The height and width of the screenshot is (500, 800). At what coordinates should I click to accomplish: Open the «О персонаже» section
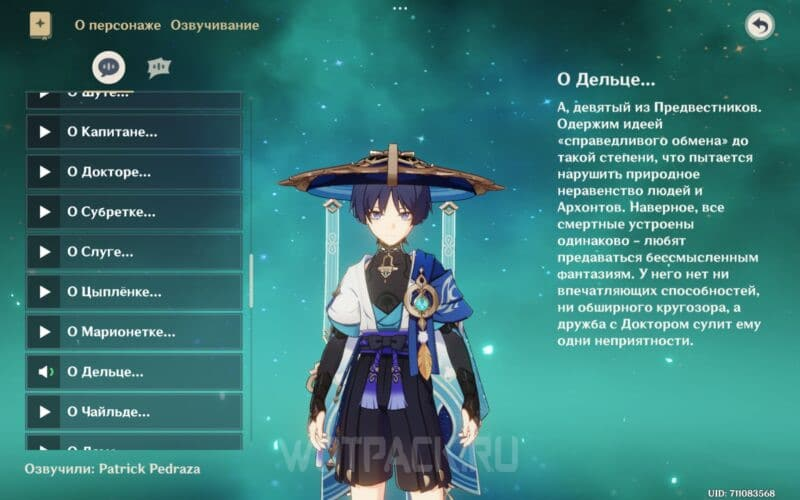[117, 24]
